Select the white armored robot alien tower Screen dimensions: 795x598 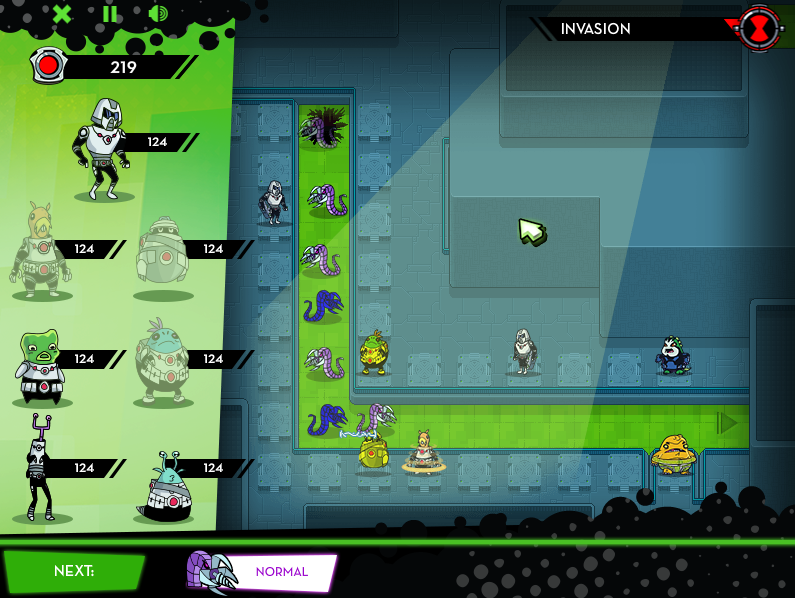click(103, 148)
